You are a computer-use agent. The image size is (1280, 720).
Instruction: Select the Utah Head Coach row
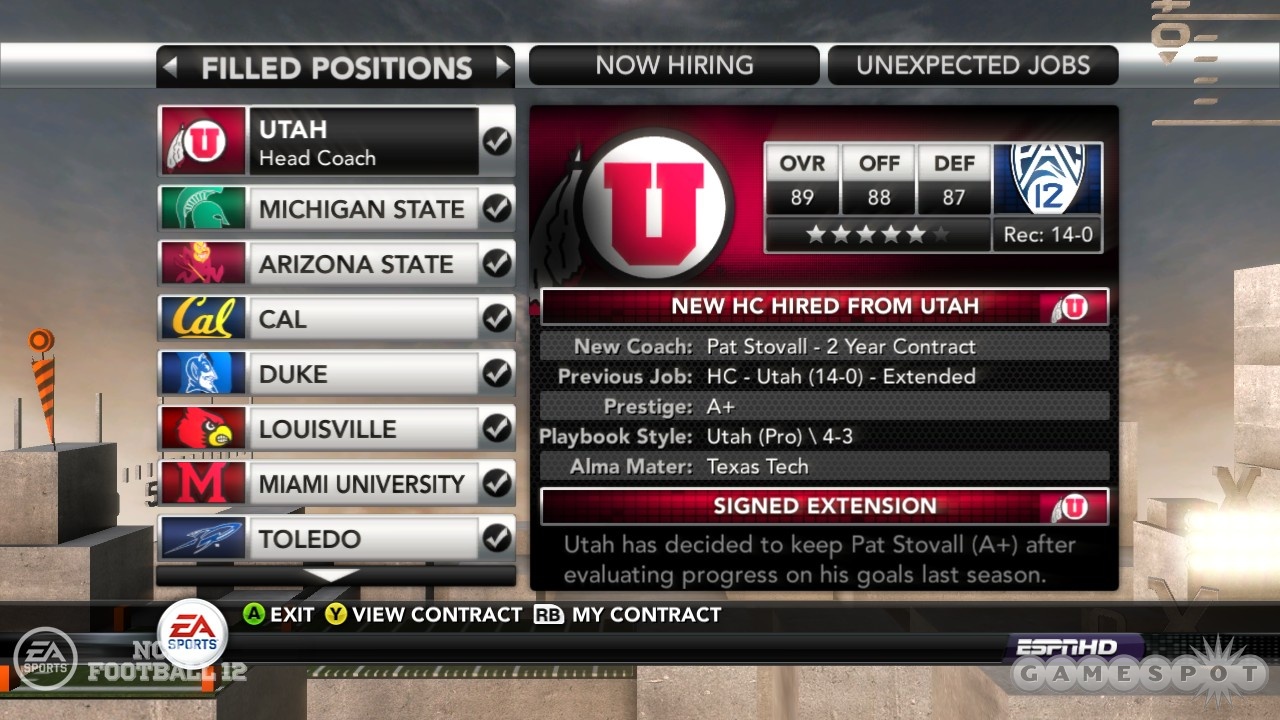click(x=336, y=142)
